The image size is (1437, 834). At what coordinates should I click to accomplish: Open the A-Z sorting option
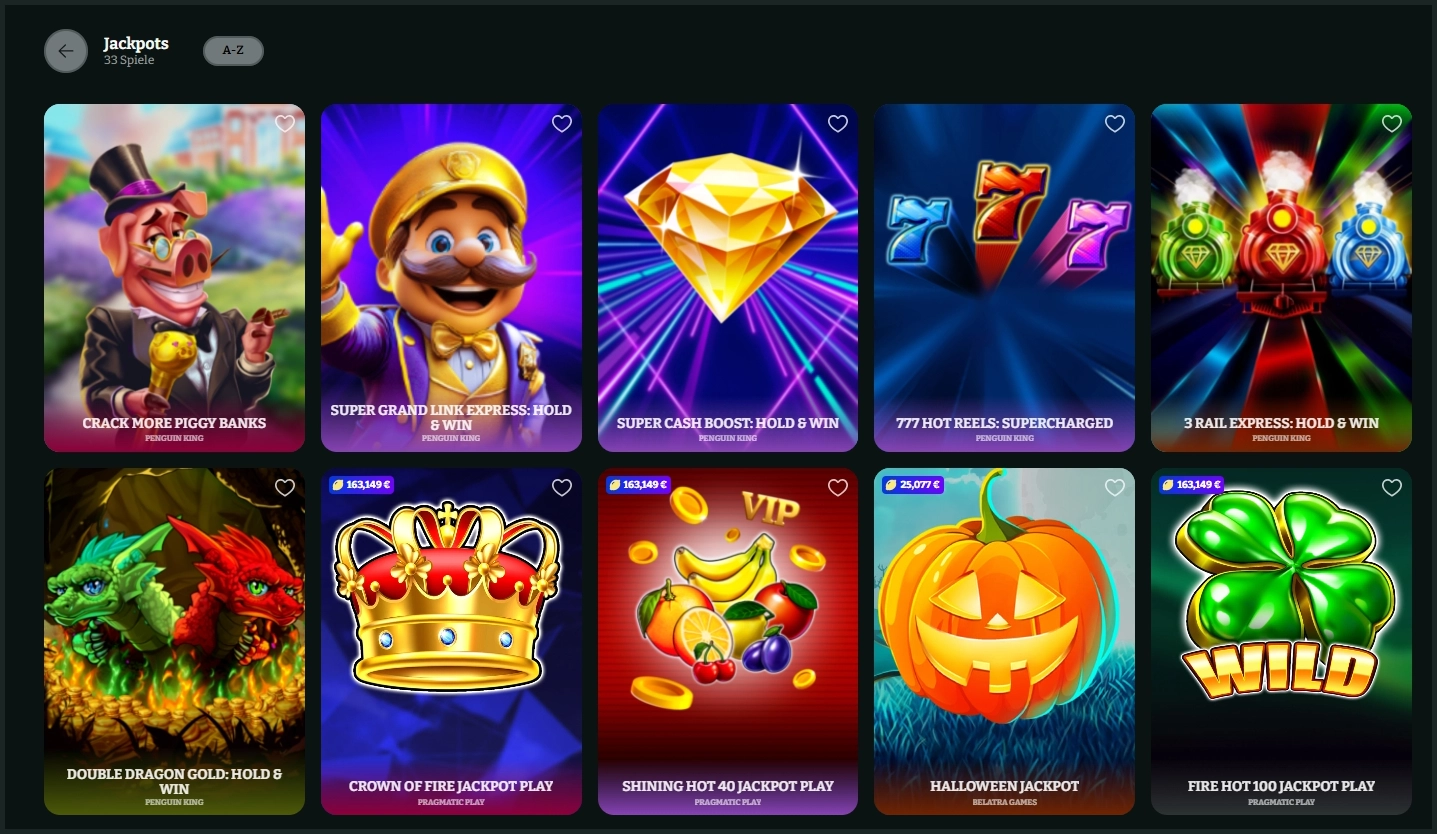point(233,50)
